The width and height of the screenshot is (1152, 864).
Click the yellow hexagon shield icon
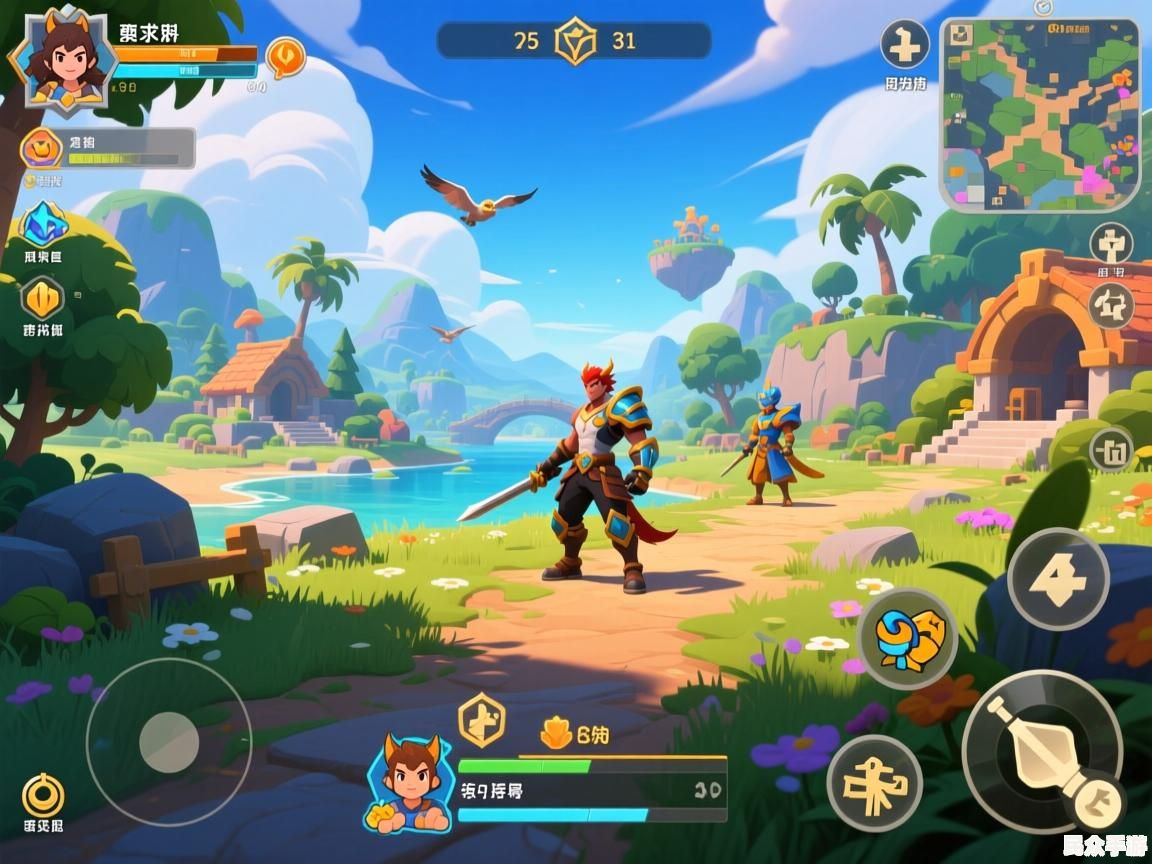pos(43,298)
